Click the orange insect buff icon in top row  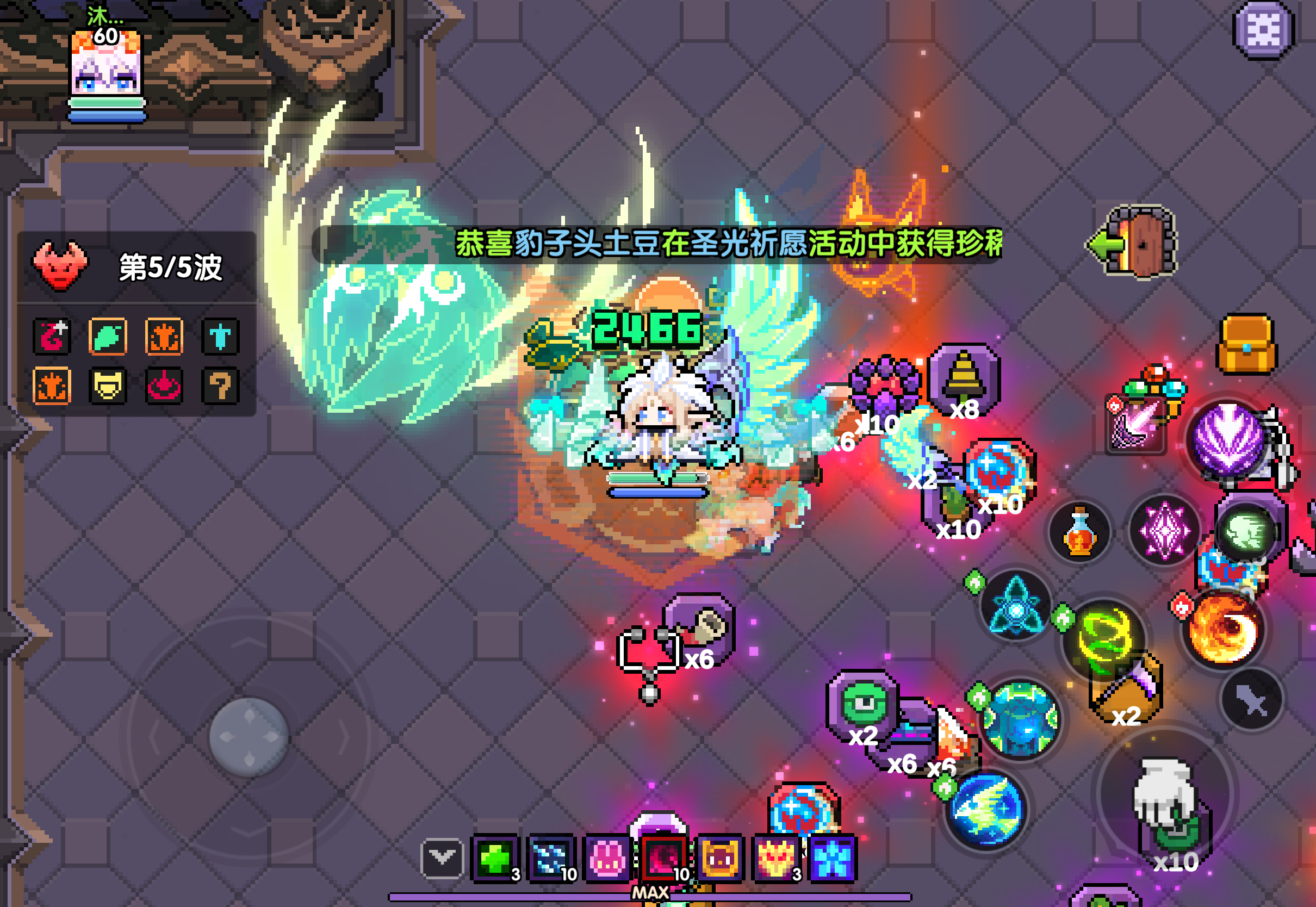click(164, 336)
